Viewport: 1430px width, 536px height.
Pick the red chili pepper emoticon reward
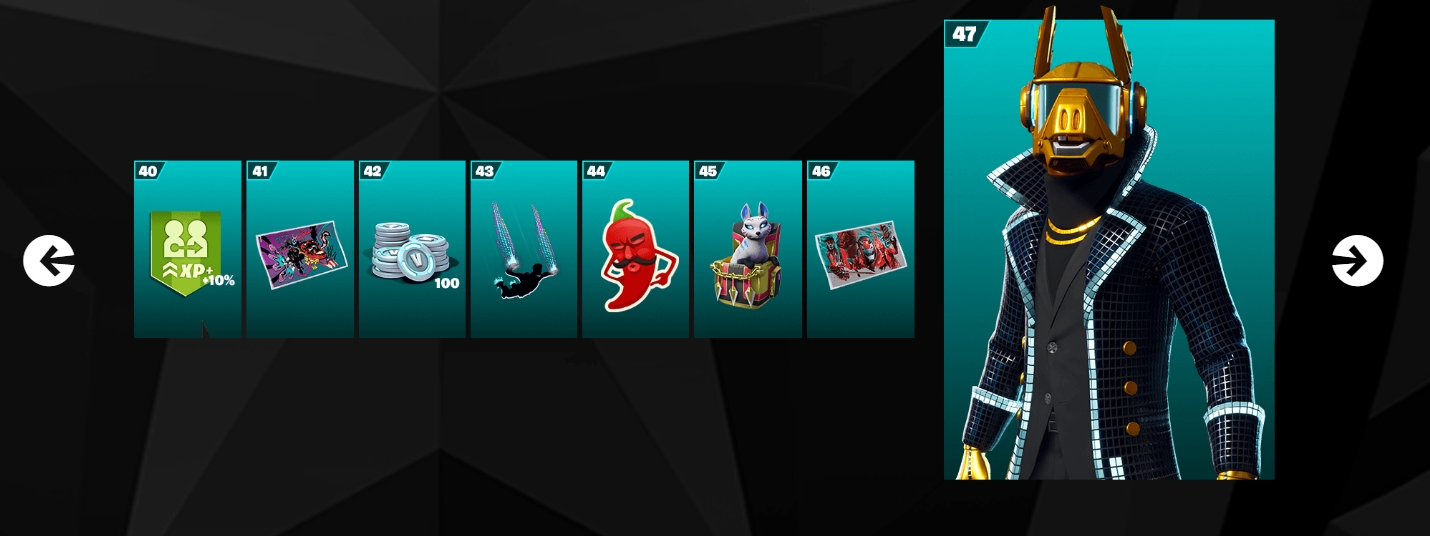point(636,250)
